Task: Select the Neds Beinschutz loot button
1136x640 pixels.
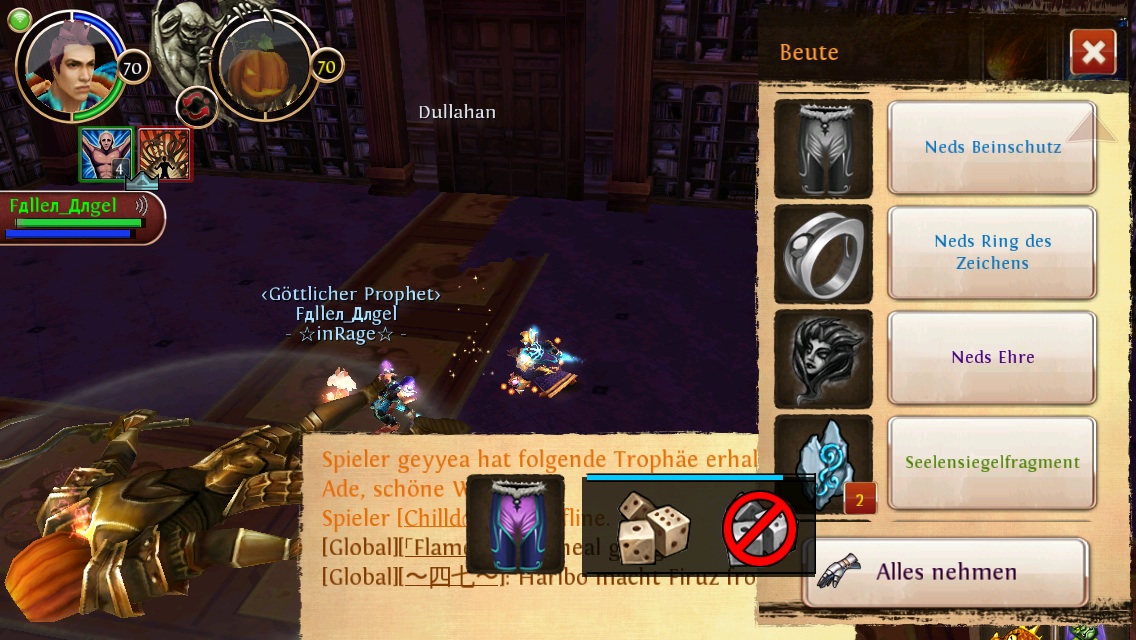Action: (x=992, y=147)
